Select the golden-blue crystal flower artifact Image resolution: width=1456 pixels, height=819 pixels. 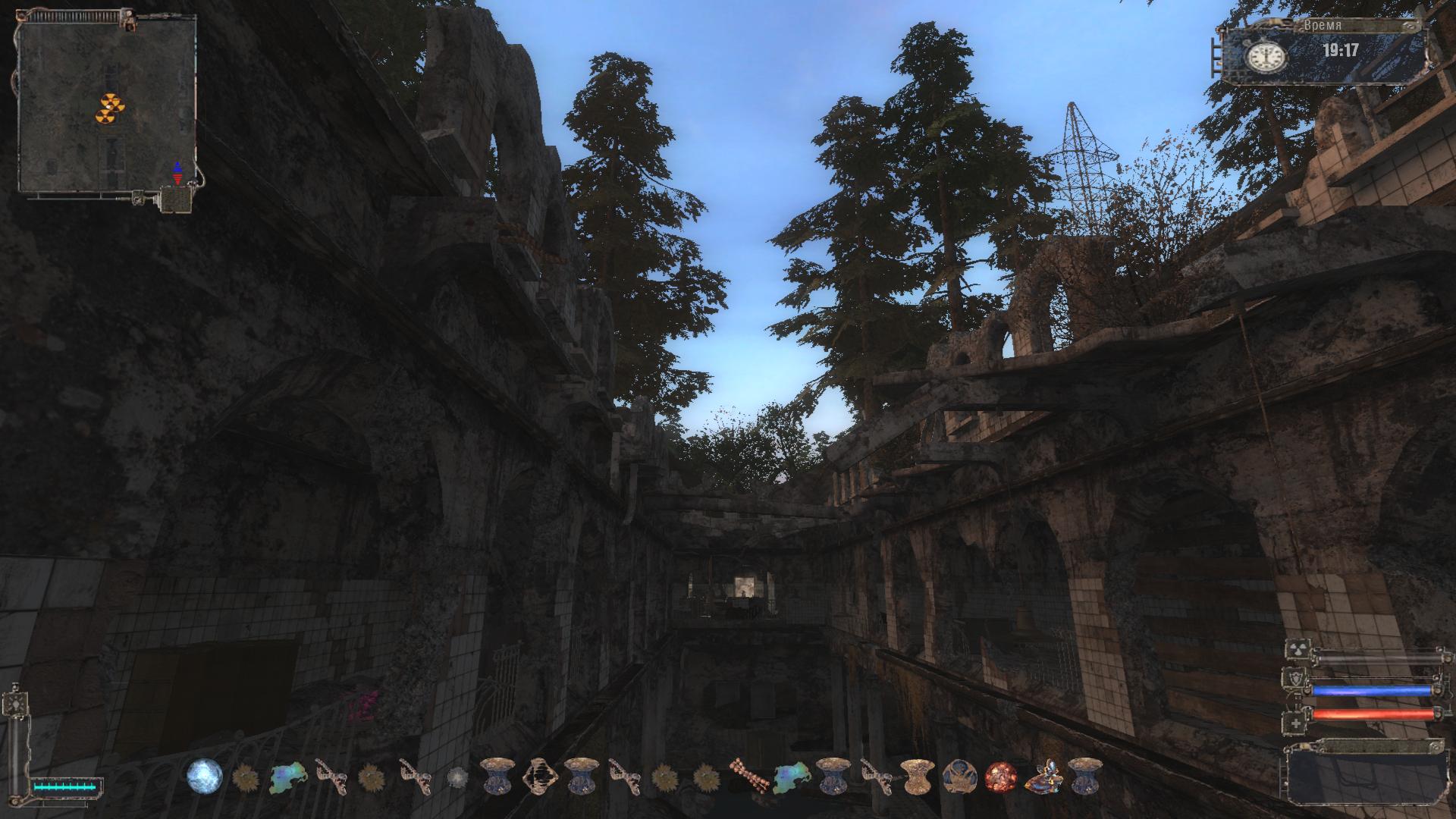coord(1042,776)
